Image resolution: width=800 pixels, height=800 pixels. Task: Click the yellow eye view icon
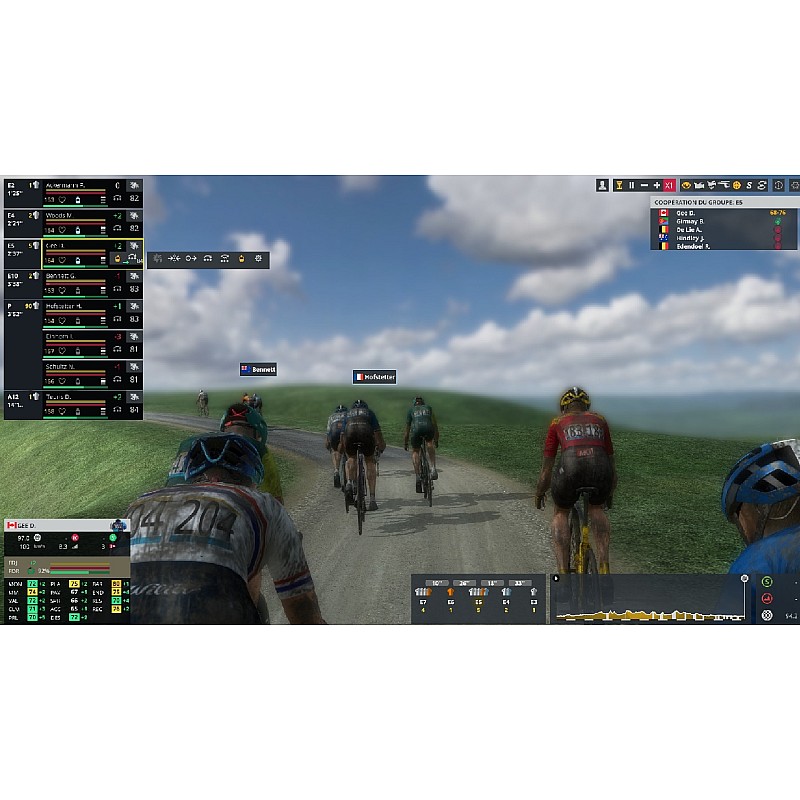pos(687,185)
